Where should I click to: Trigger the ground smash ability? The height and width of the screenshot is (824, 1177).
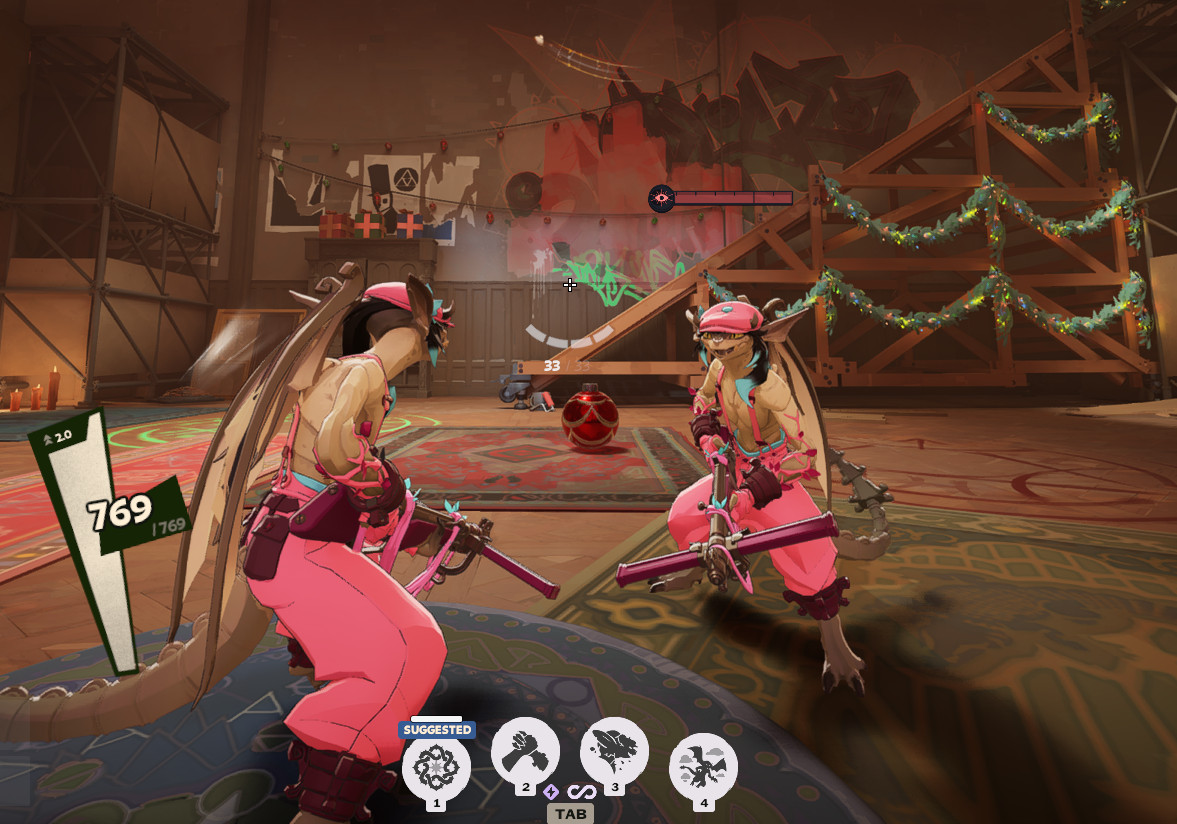click(614, 752)
